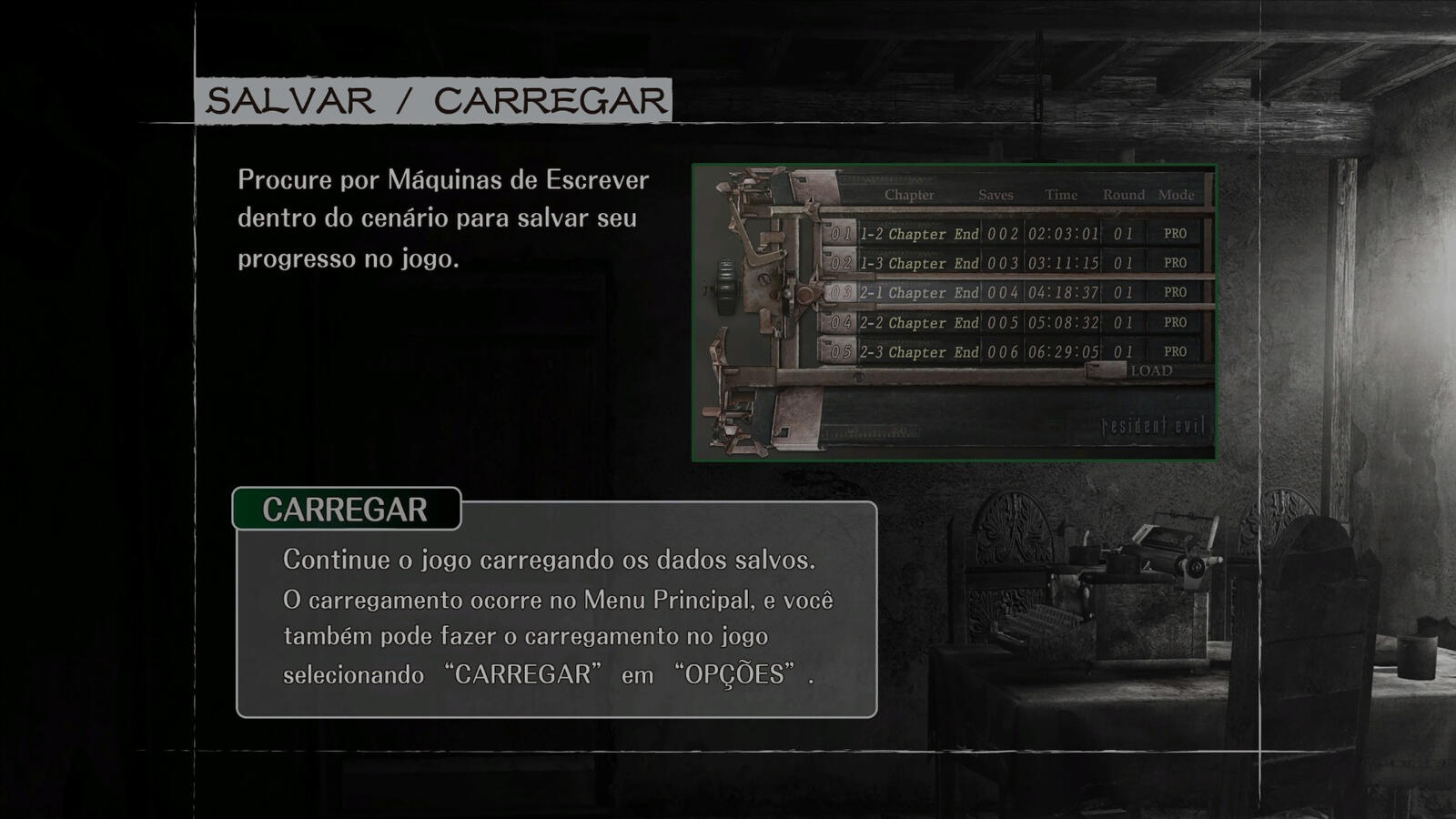Select the green CARREGAR heading tab
This screenshot has height=819, width=1456.
coord(346,509)
